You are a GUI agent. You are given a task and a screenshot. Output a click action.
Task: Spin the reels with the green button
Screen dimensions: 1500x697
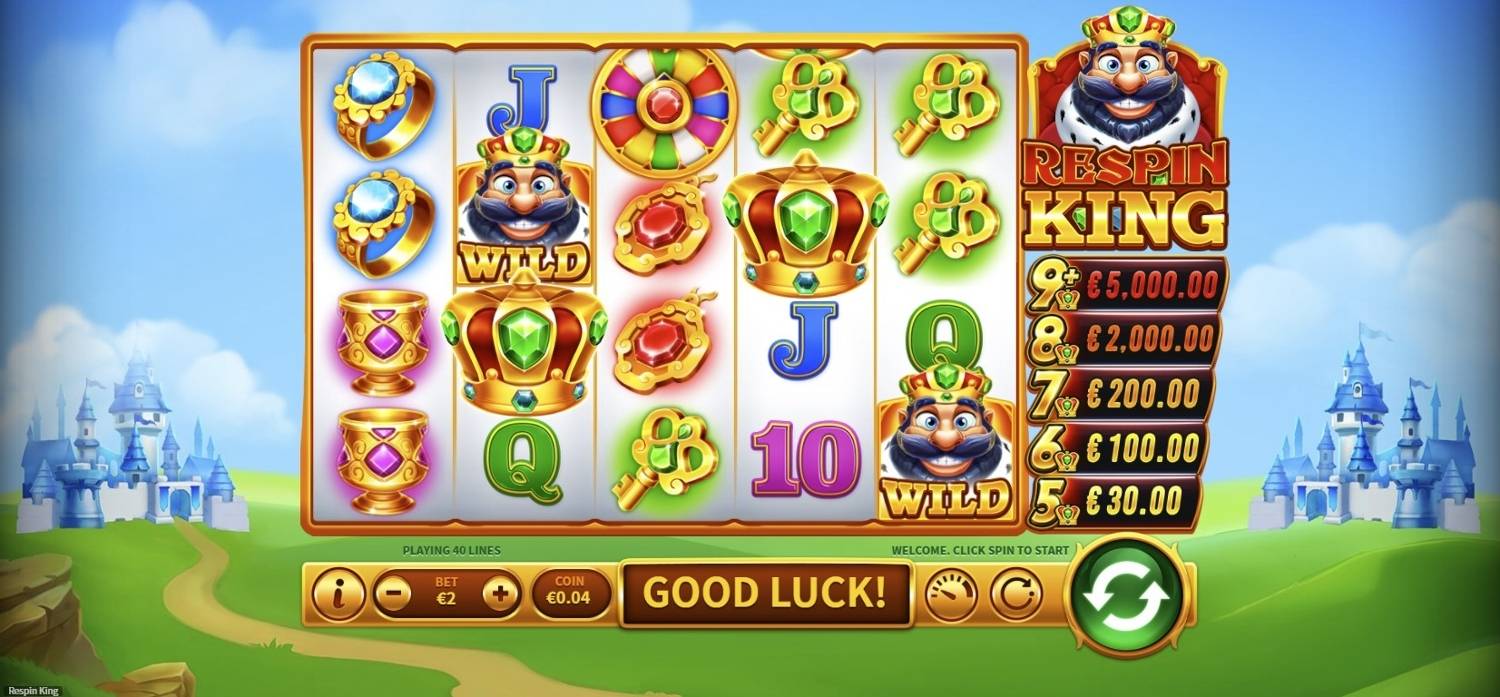click(x=1129, y=595)
